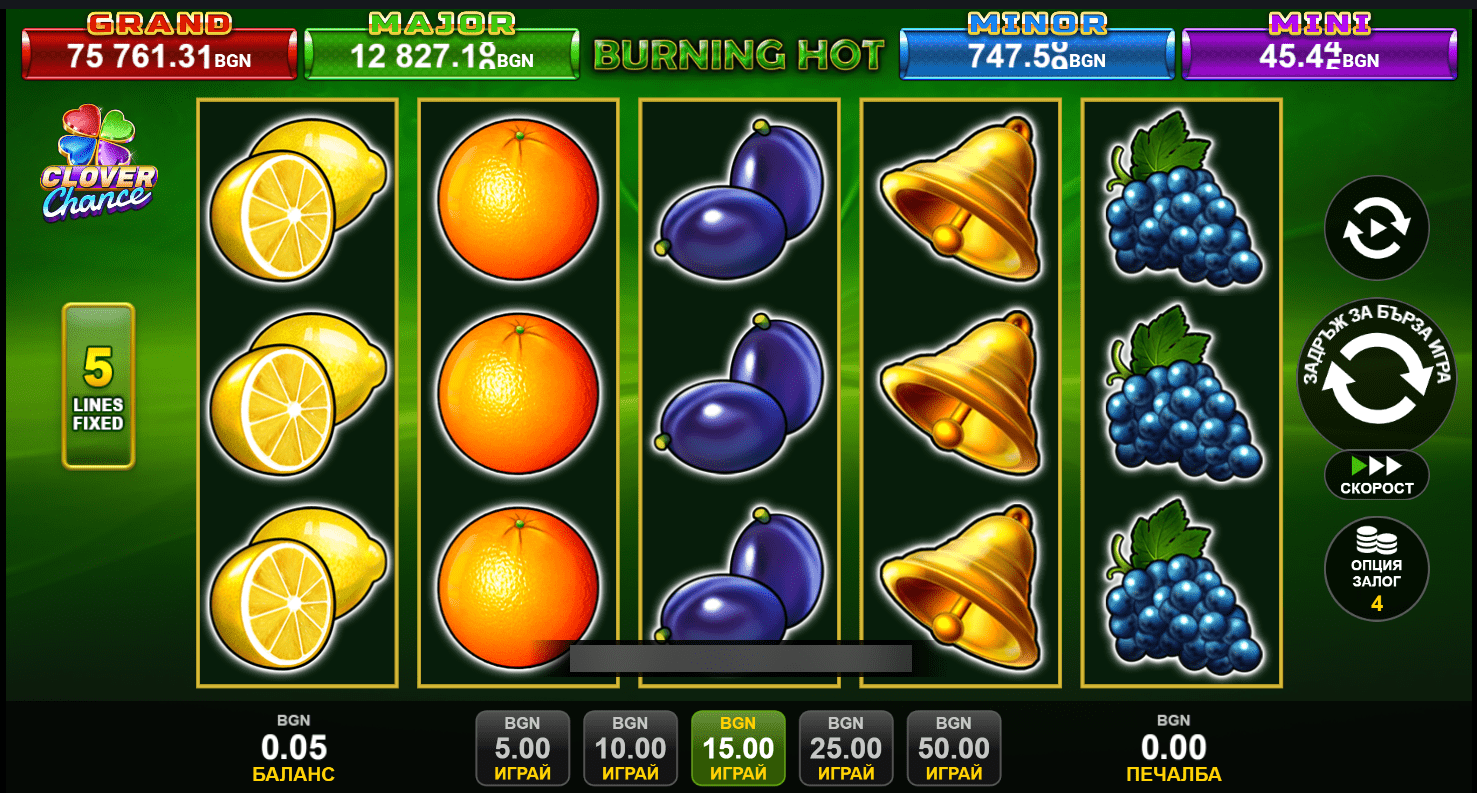Show the Mini jackpot panel
Viewport: 1477px width, 793px height.
(1318, 52)
